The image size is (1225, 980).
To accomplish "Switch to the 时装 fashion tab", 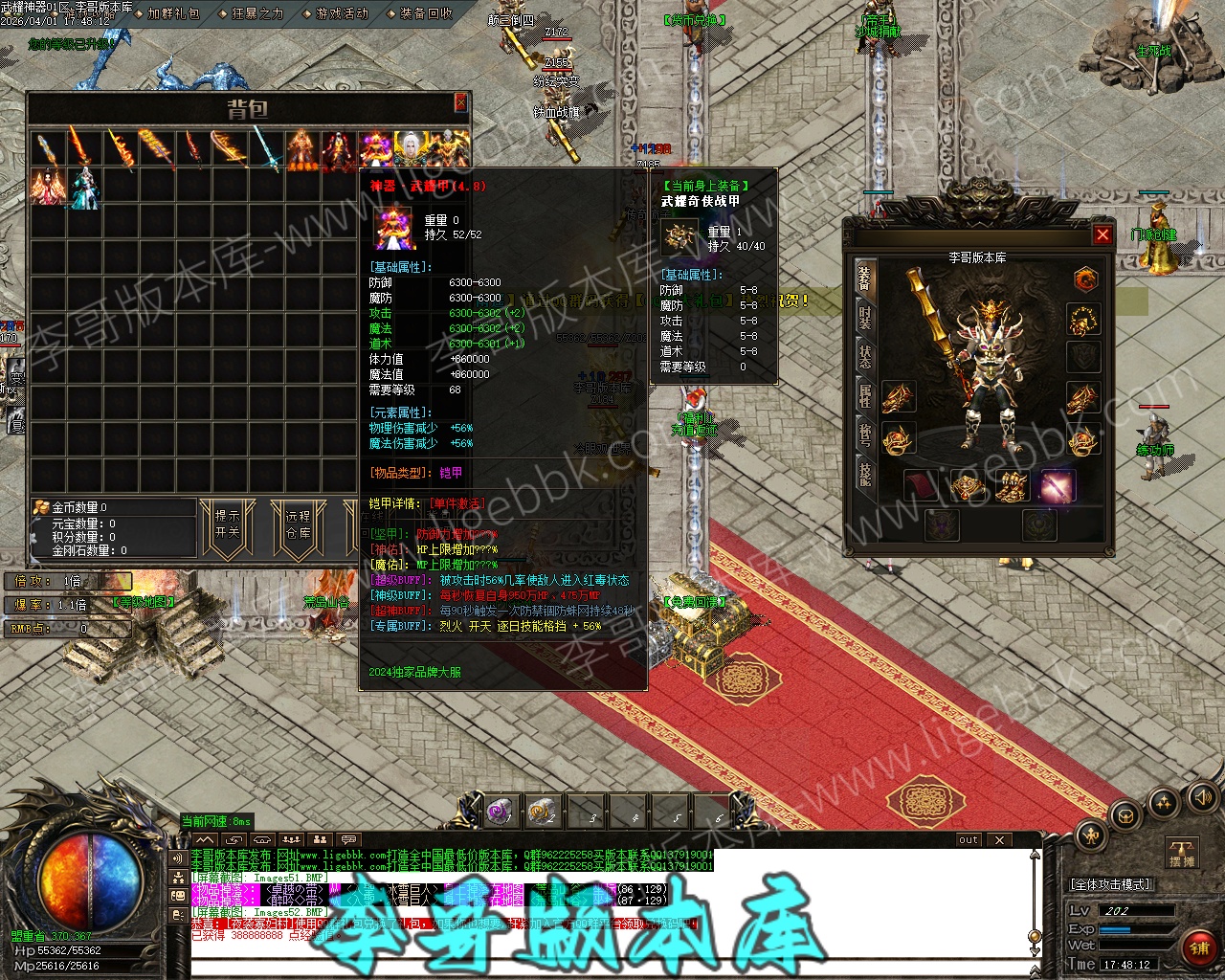I will [x=865, y=317].
